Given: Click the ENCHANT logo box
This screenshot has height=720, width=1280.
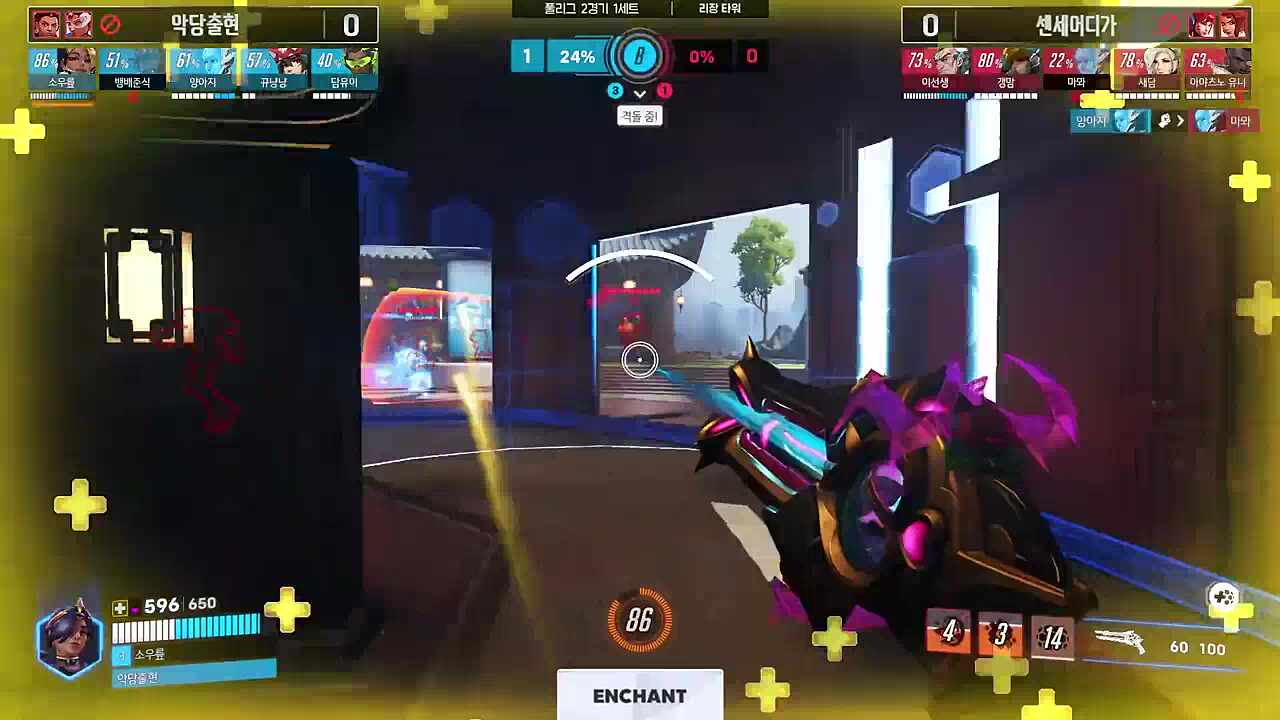Looking at the screenshot, I should coord(640,695).
